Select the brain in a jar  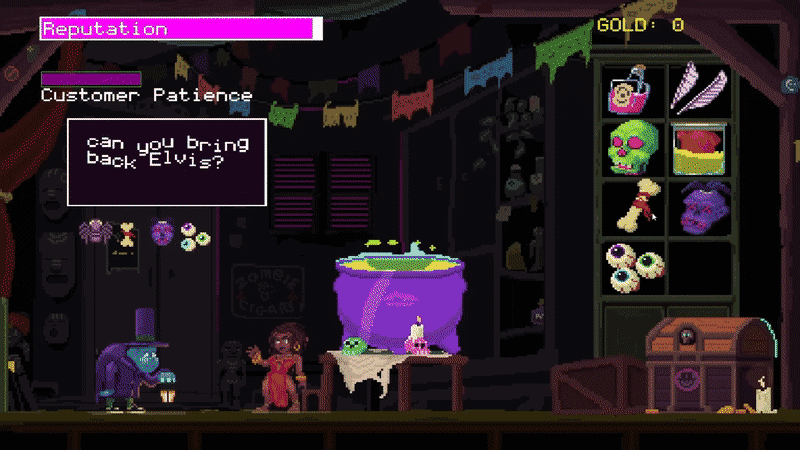pyautogui.click(x=697, y=150)
